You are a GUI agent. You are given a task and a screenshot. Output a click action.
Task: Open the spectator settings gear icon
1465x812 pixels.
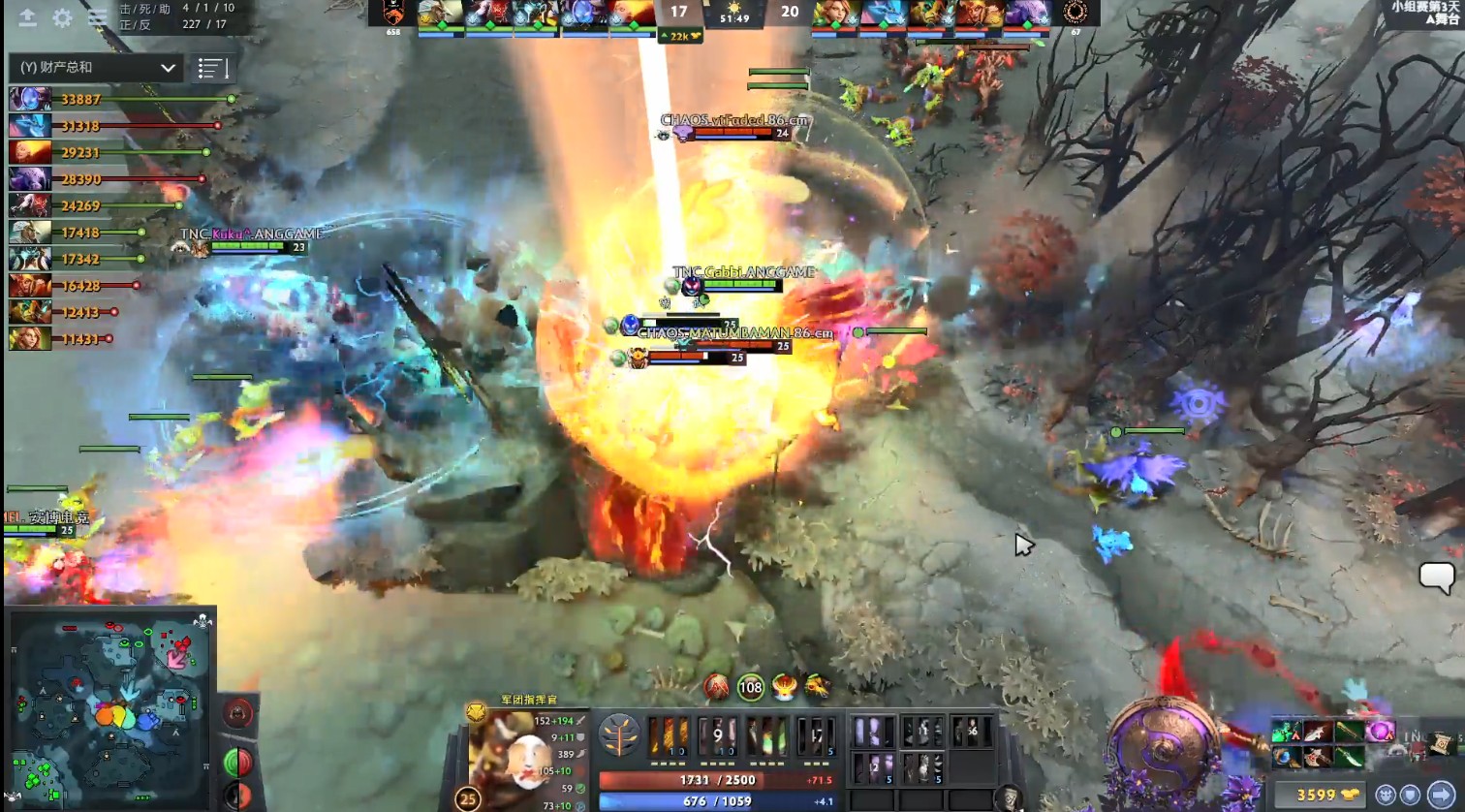click(61, 17)
